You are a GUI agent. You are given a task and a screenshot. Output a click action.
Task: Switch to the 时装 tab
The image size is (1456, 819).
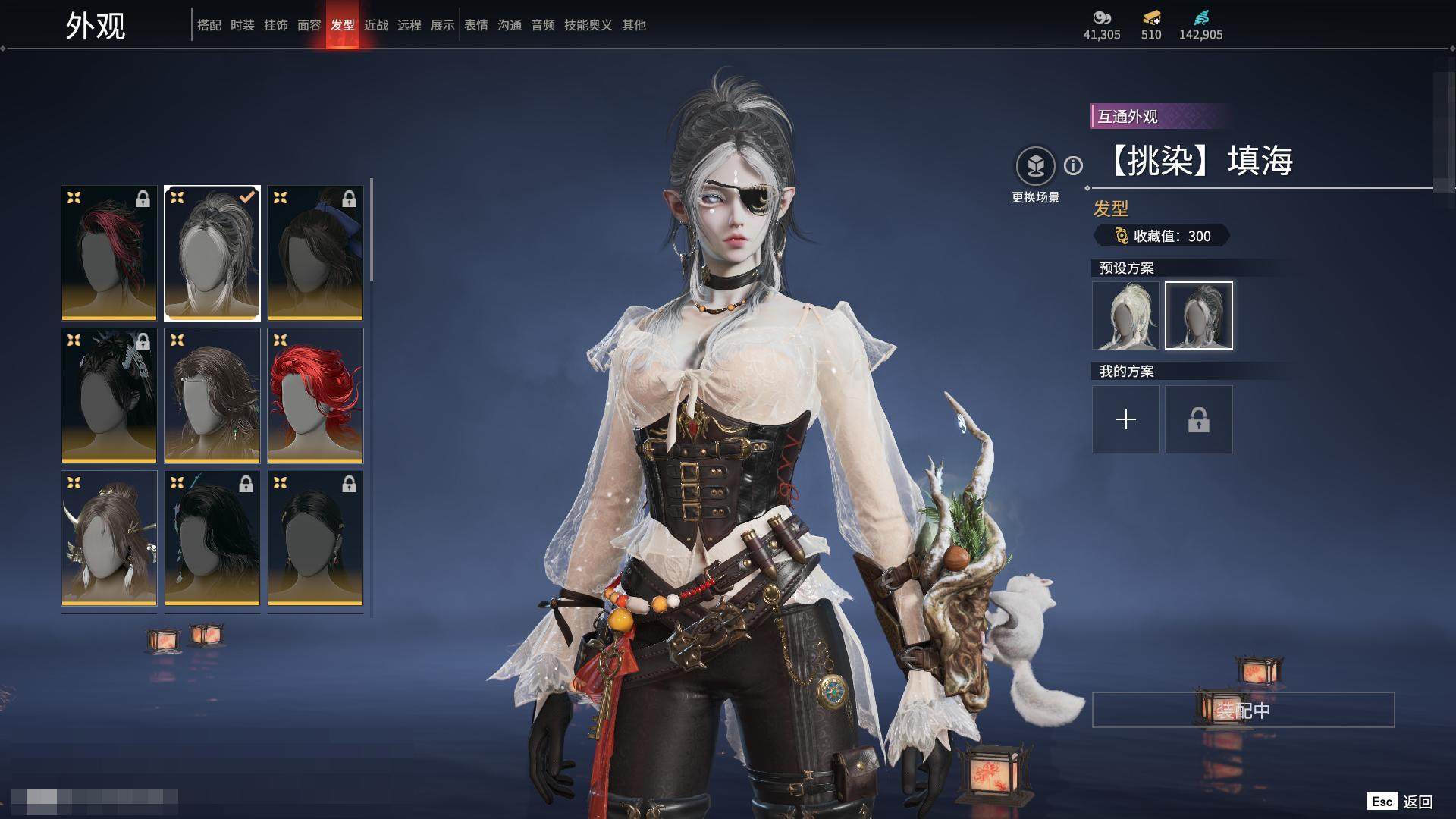coord(242,25)
